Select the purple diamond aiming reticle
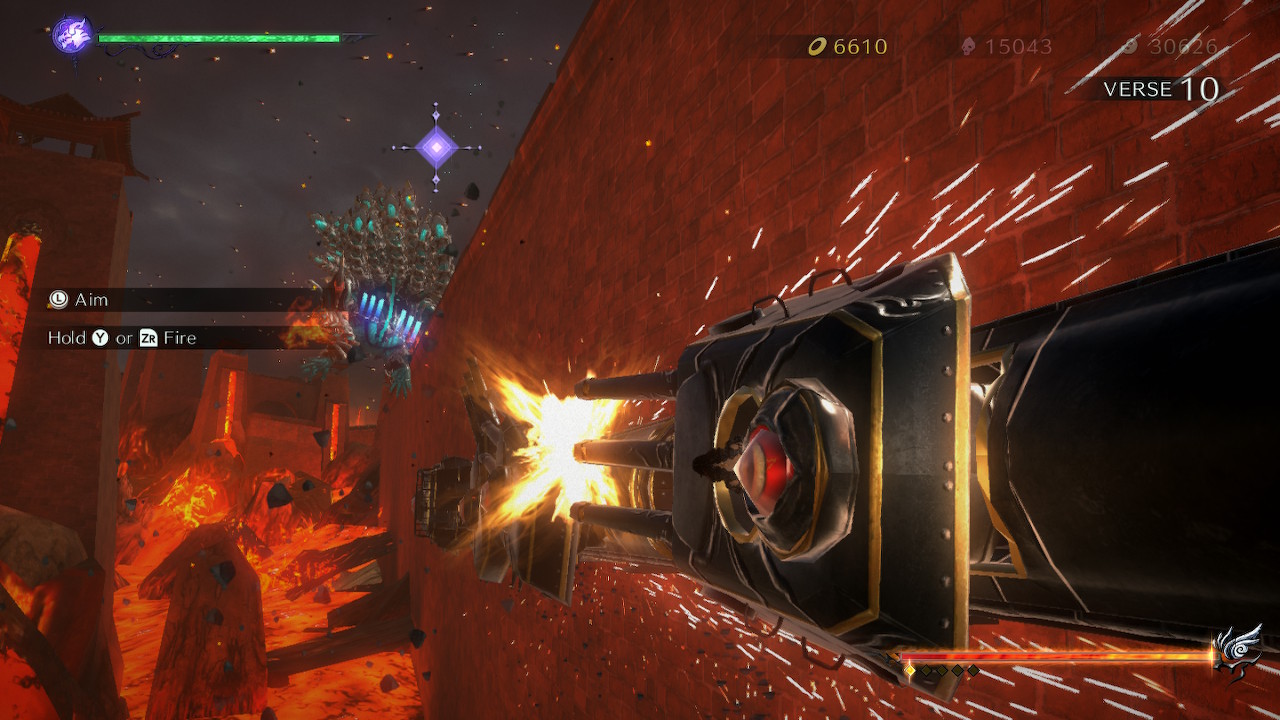 pyautogui.click(x=436, y=148)
